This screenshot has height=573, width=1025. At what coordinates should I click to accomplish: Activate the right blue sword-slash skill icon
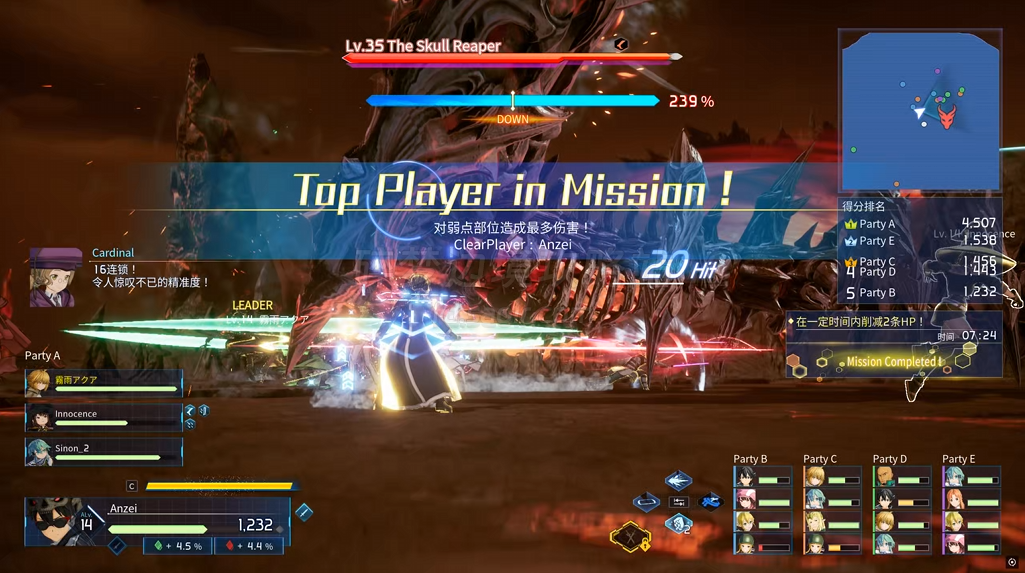coord(711,501)
